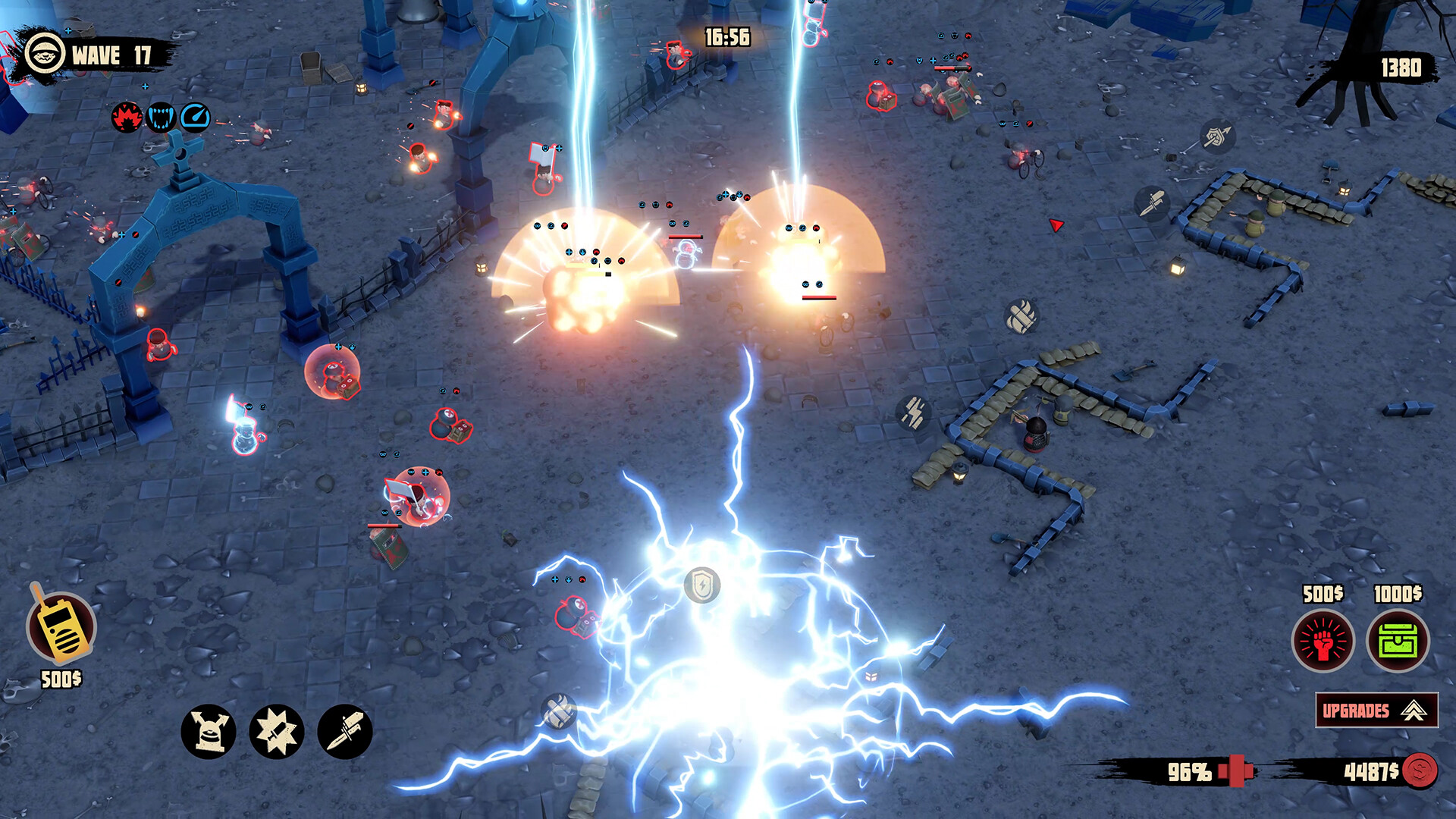1456x819 pixels.
Task: Click the 1380 counter top right
Action: pos(1402,68)
